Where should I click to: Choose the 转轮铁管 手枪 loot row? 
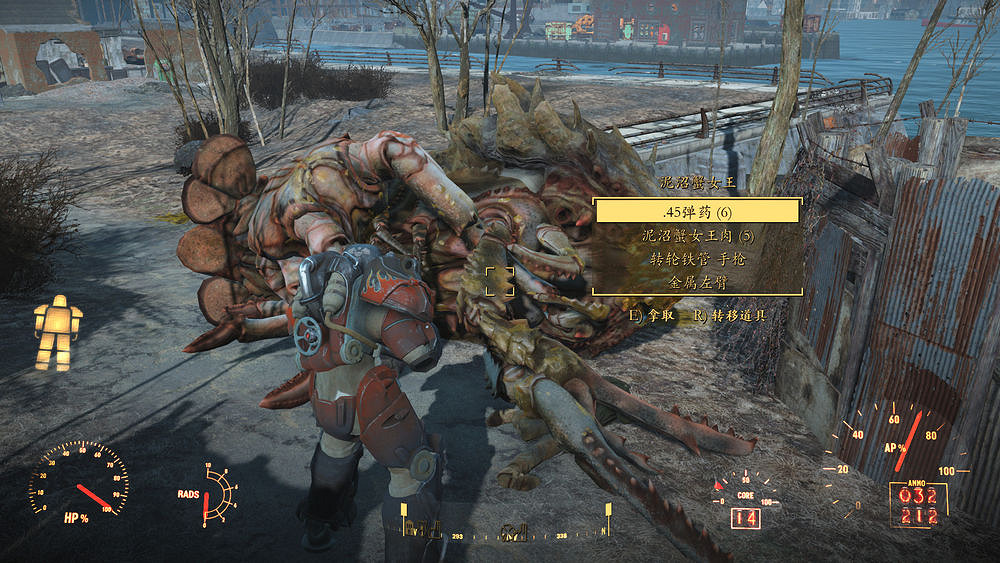pos(697,259)
